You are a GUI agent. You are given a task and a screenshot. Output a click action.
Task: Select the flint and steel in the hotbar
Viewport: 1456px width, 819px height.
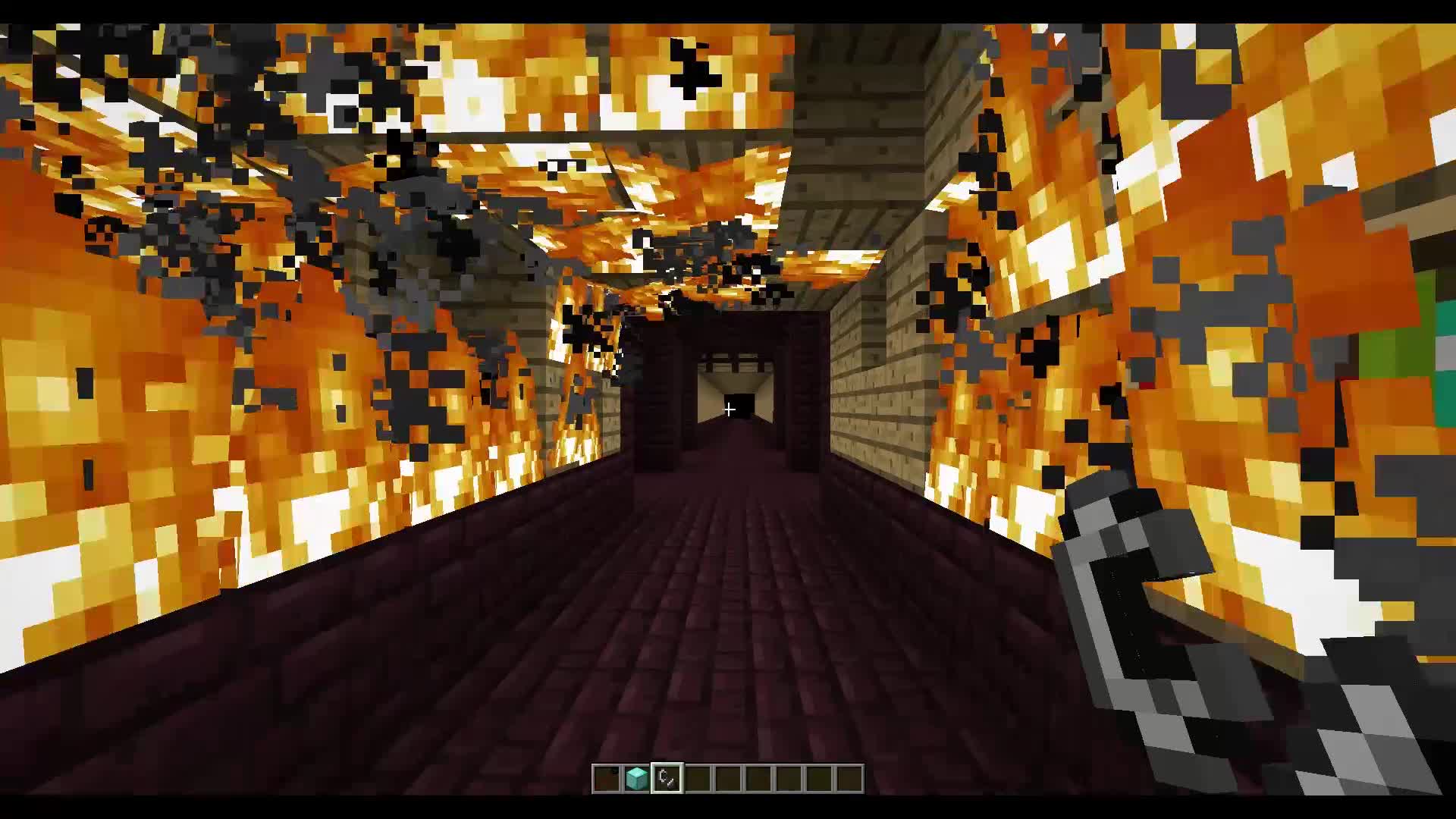[667, 777]
